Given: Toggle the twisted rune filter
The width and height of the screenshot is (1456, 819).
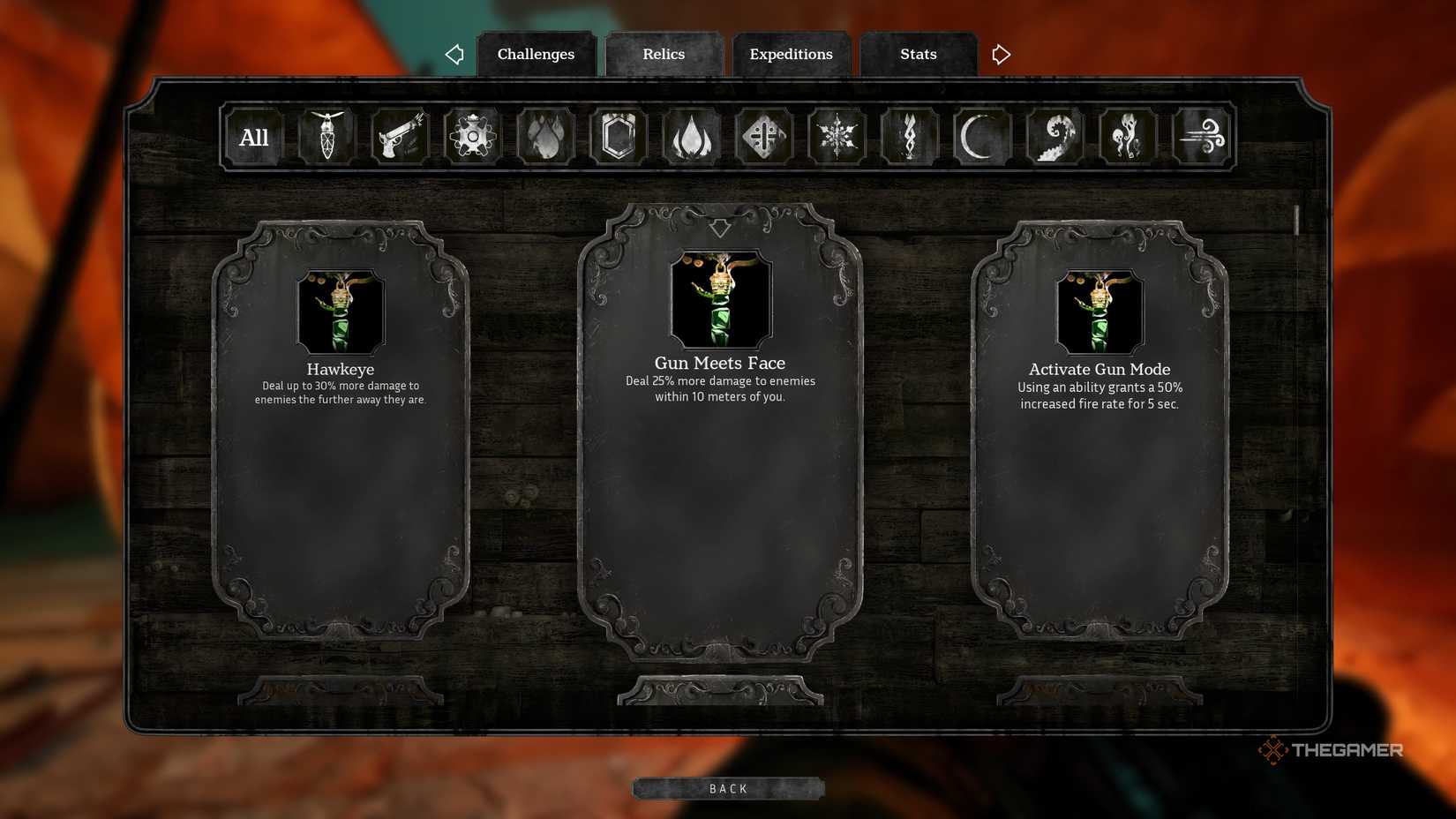Looking at the screenshot, I should pyautogui.click(x=910, y=136).
